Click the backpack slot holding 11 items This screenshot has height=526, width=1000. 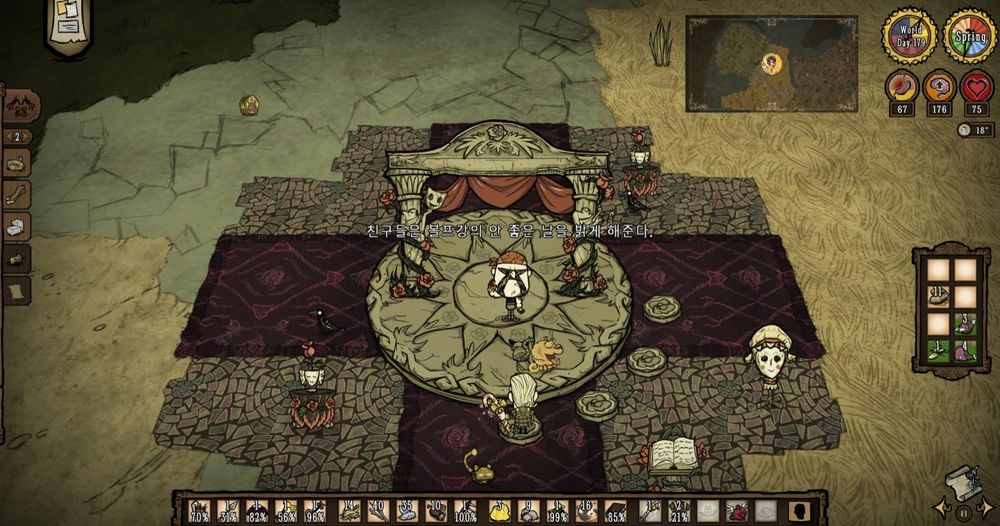938,297
